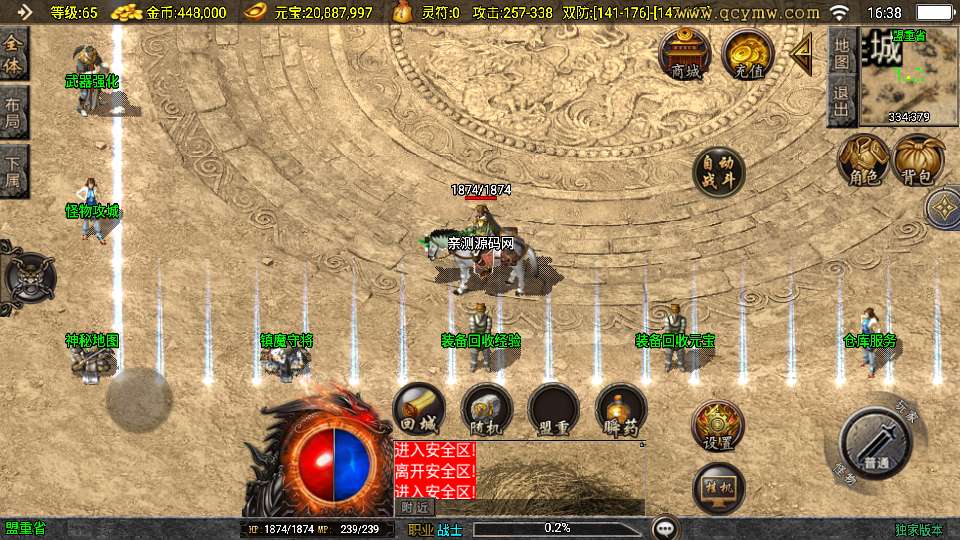Select the 下属 tab

[13, 171]
